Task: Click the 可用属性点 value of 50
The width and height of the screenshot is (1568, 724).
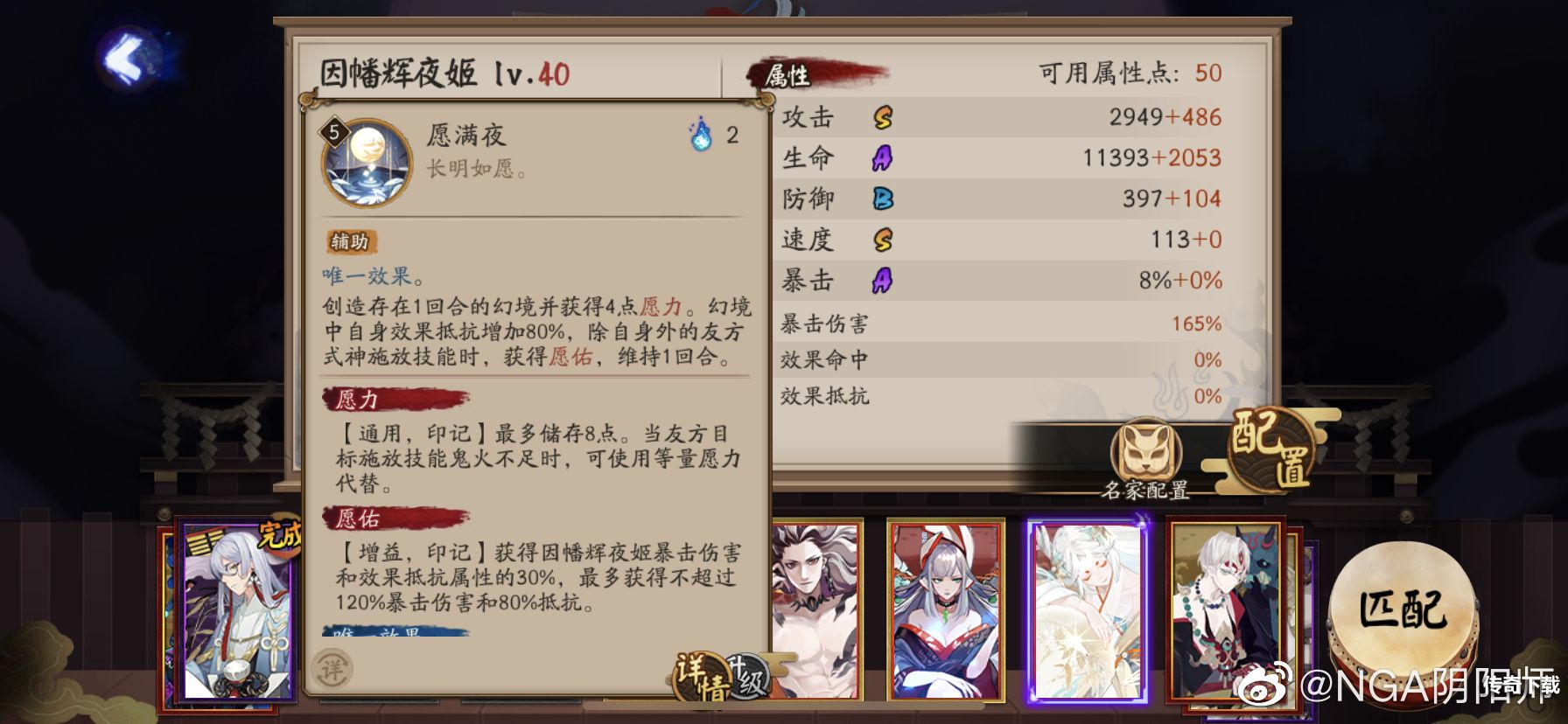Action: coord(1211,73)
